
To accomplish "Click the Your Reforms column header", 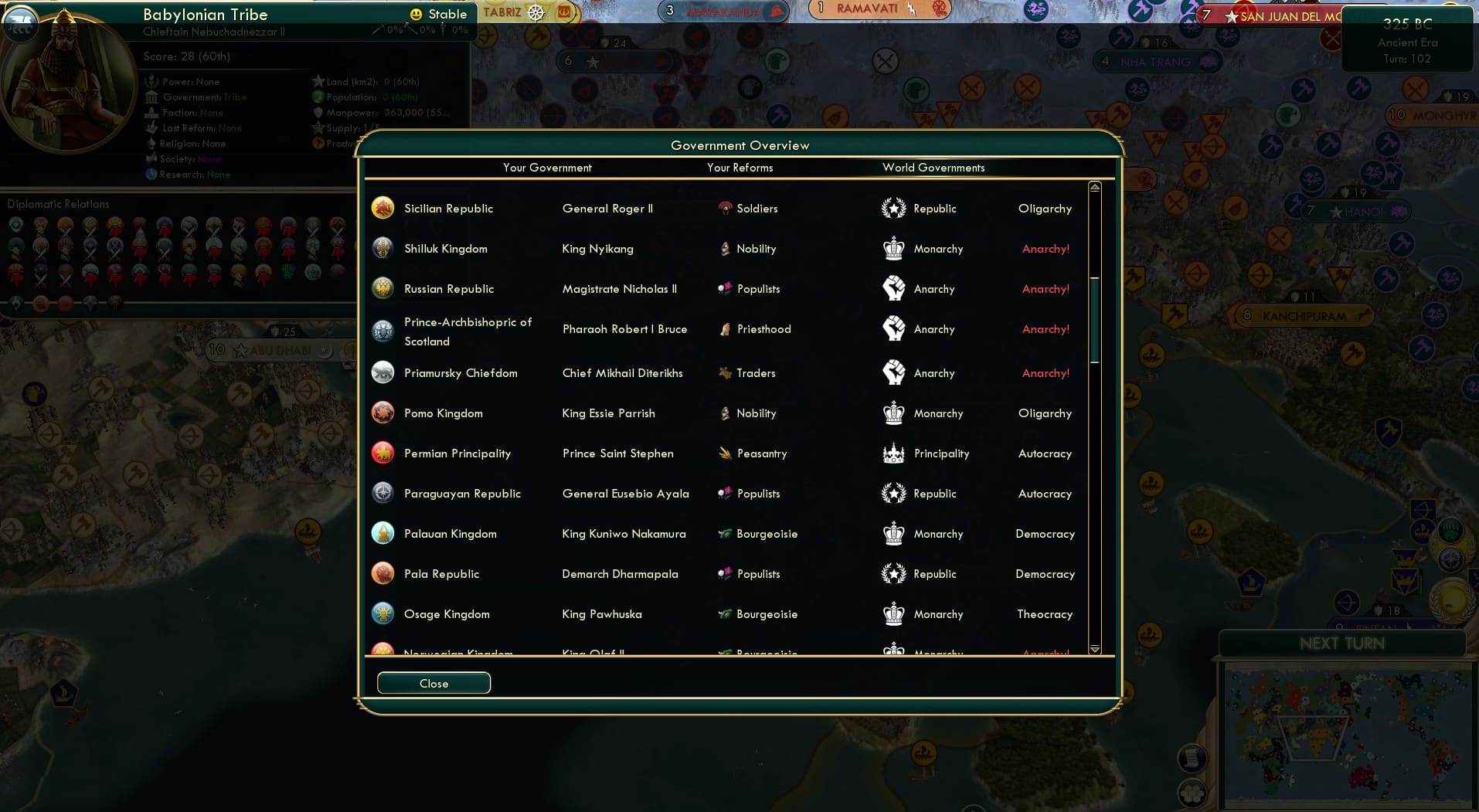I will tap(739, 168).
